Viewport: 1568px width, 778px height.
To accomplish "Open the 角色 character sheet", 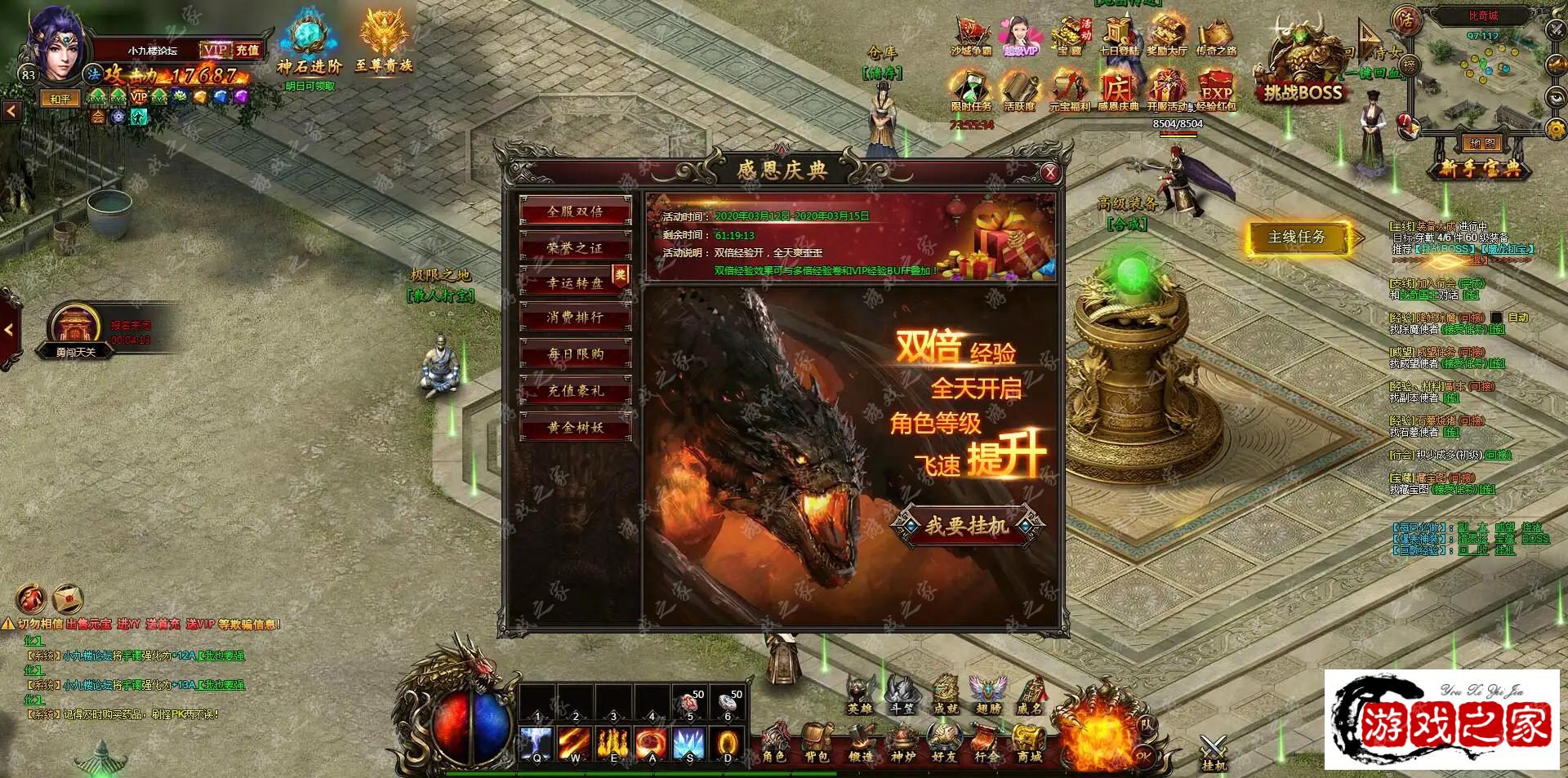I will click(x=773, y=745).
